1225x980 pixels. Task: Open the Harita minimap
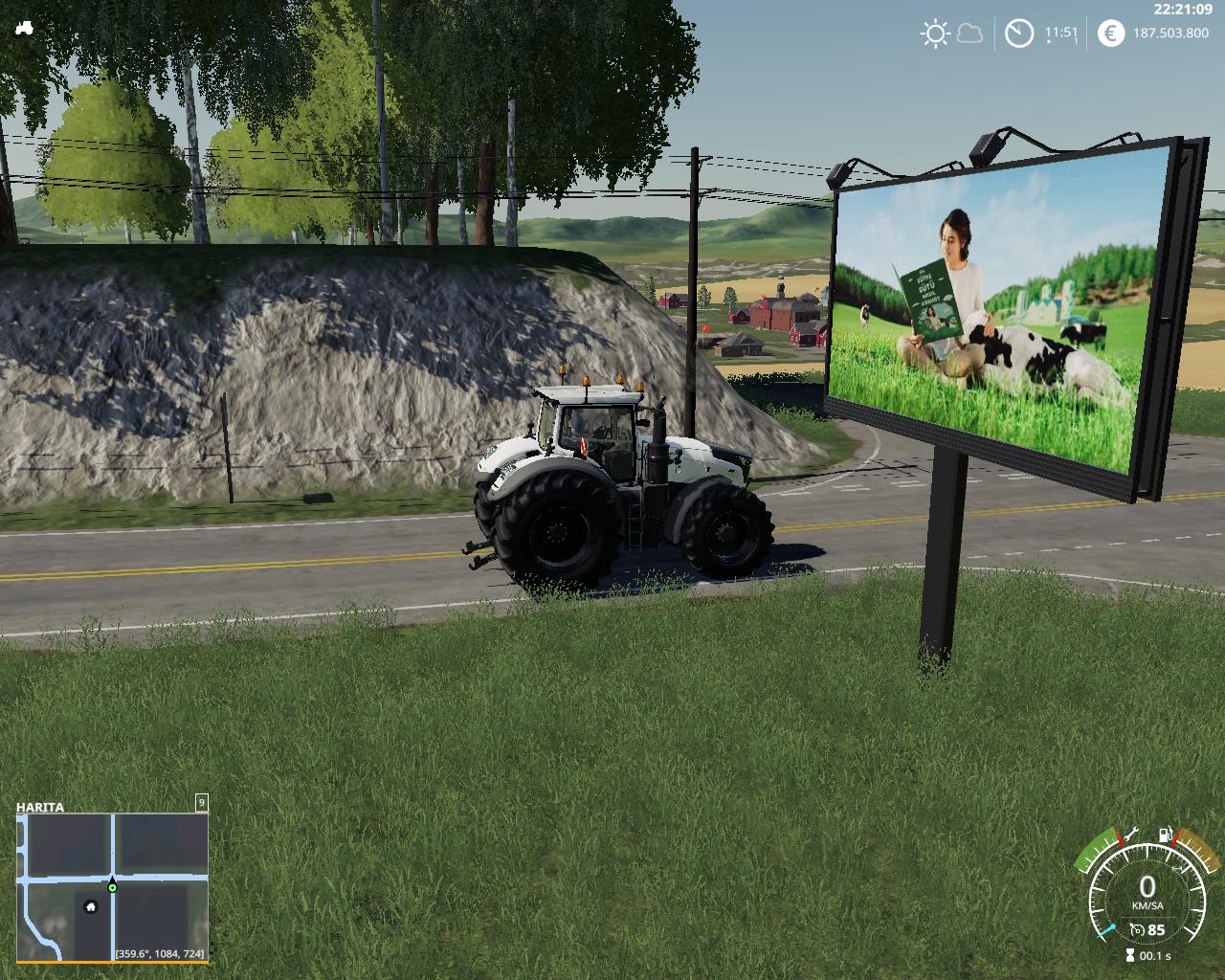(112, 886)
